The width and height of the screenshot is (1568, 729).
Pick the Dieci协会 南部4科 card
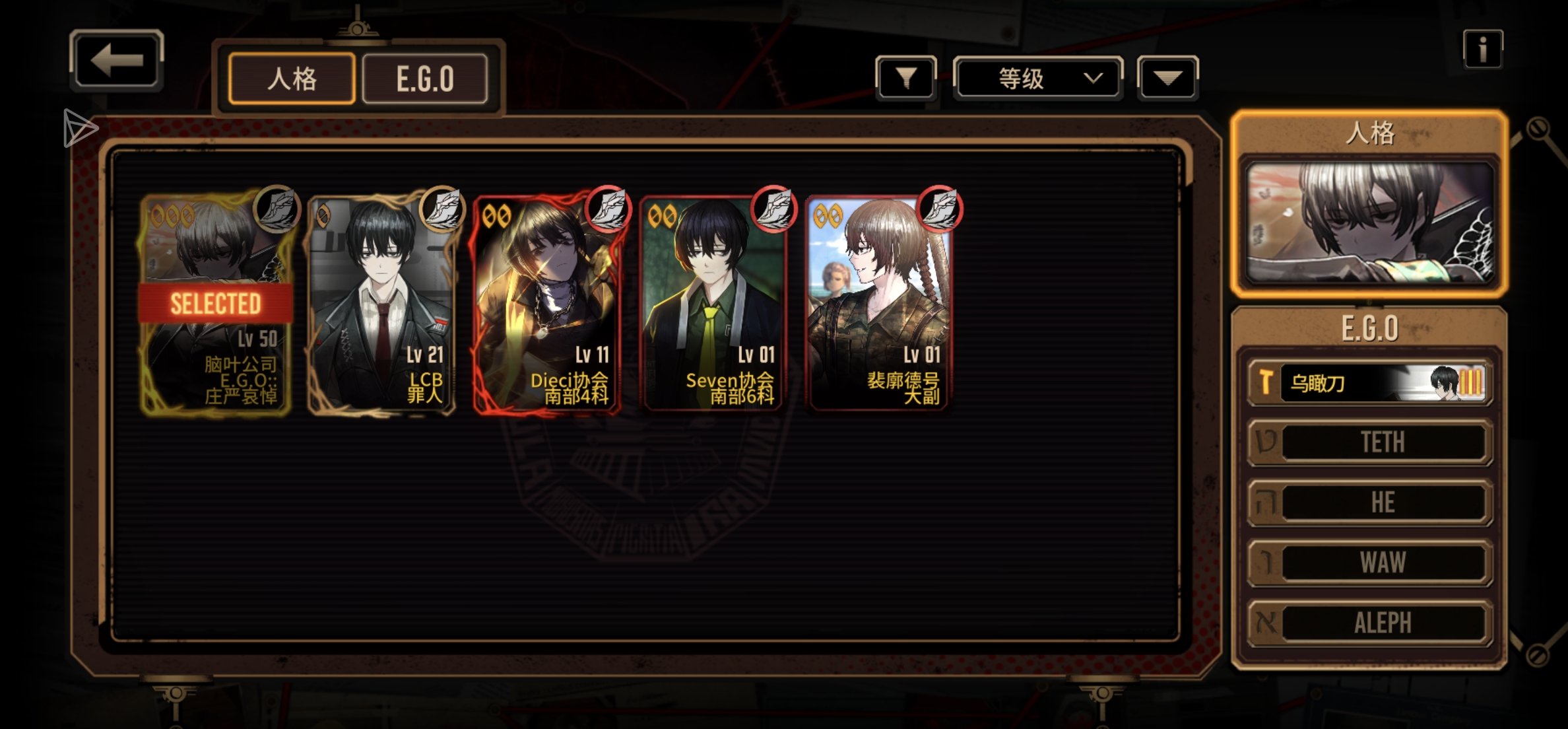547,304
